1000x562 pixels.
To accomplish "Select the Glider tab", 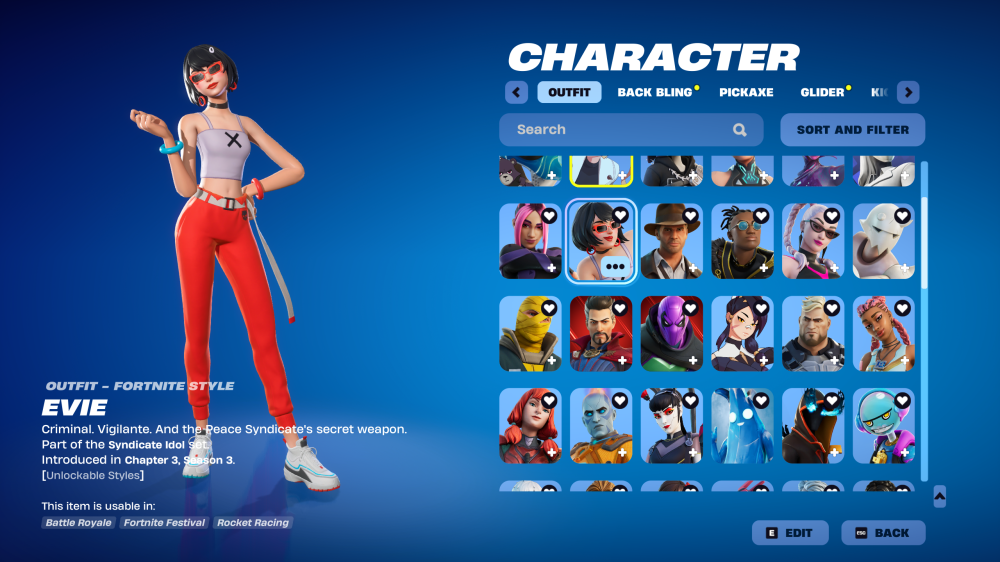I will (x=822, y=92).
